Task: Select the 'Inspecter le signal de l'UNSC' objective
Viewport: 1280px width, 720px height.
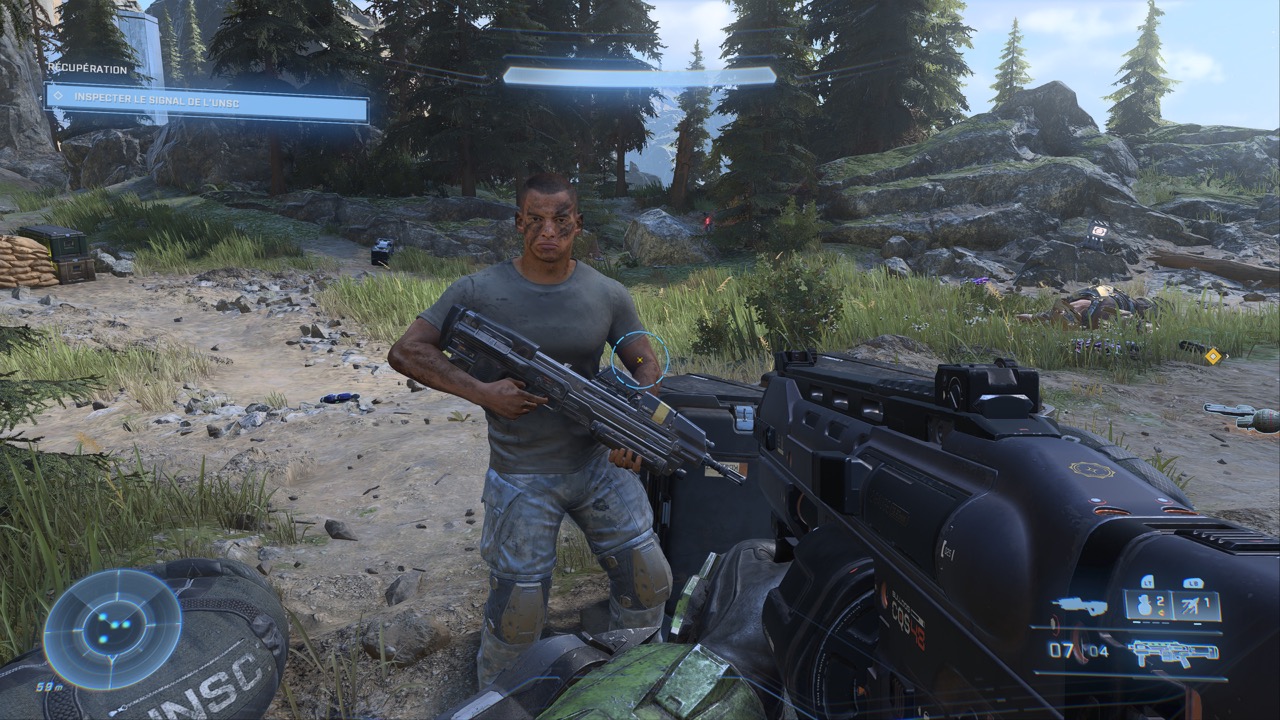Action: point(207,103)
